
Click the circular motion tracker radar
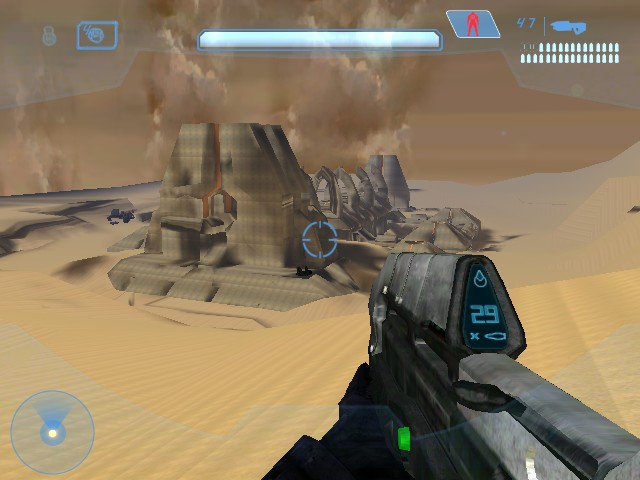pos(52,432)
